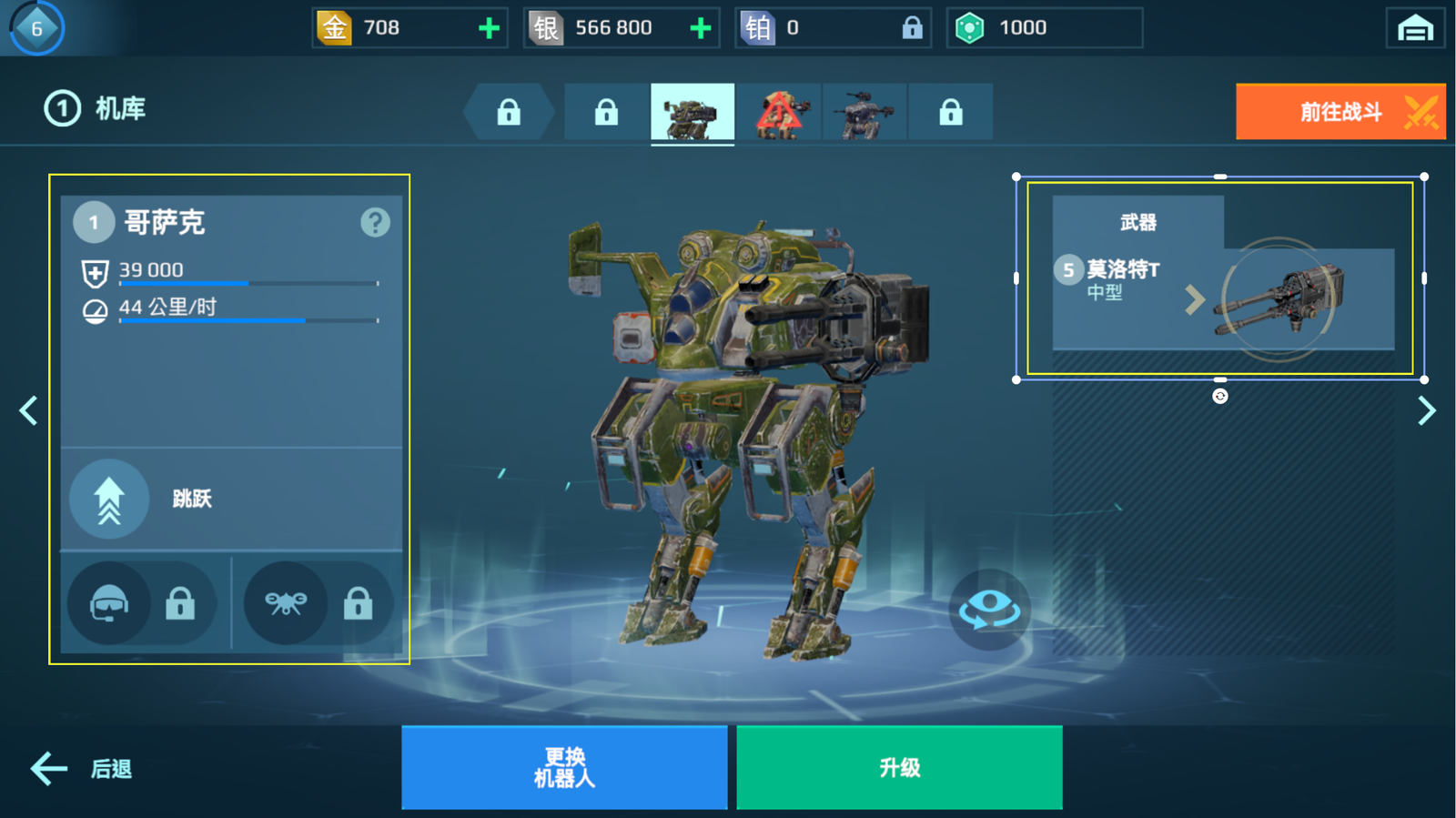The image size is (1456, 818).
Task: Show help for 哥萨克 robot
Action: click(375, 222)
